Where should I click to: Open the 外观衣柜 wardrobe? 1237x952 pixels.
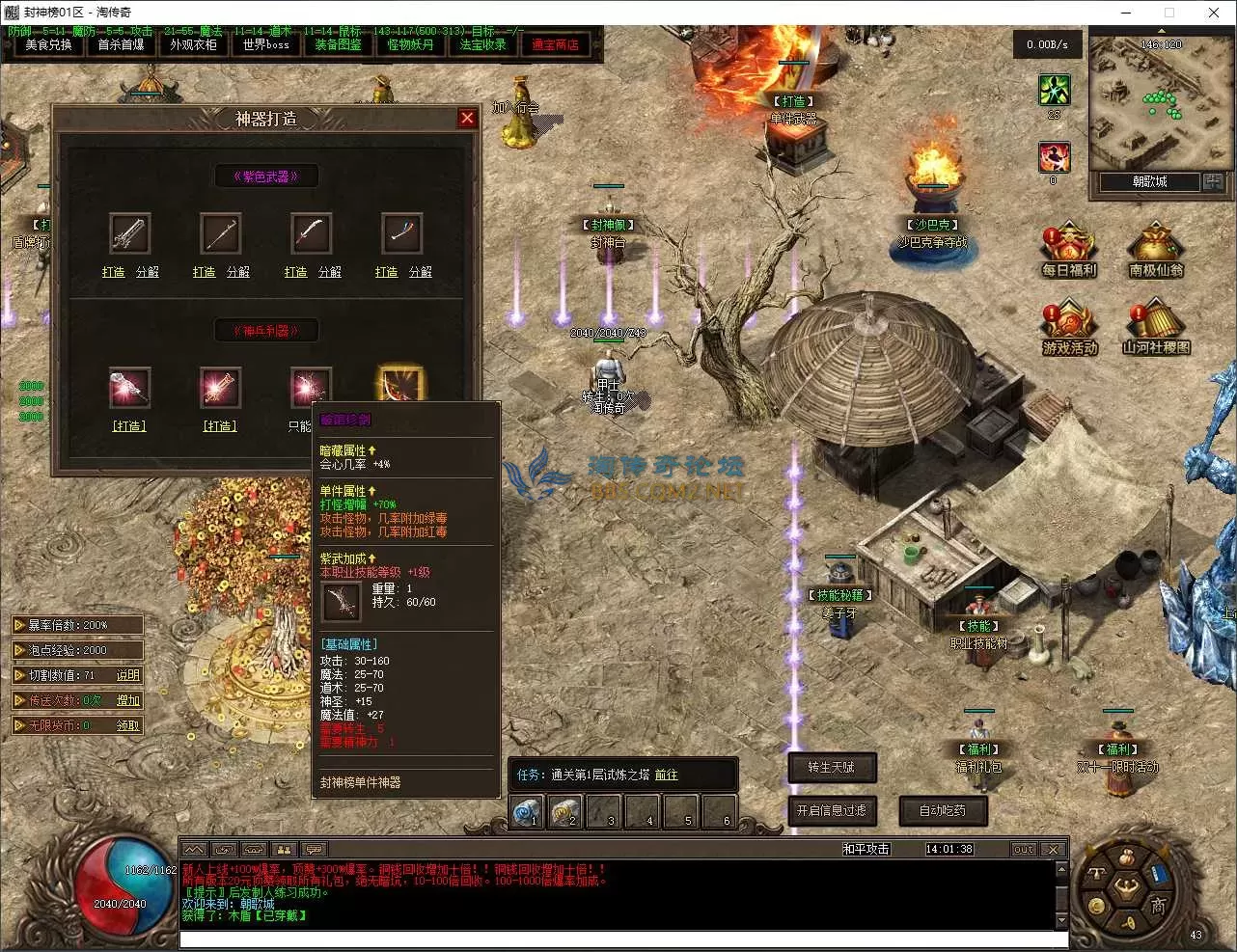tap(193, 45)
